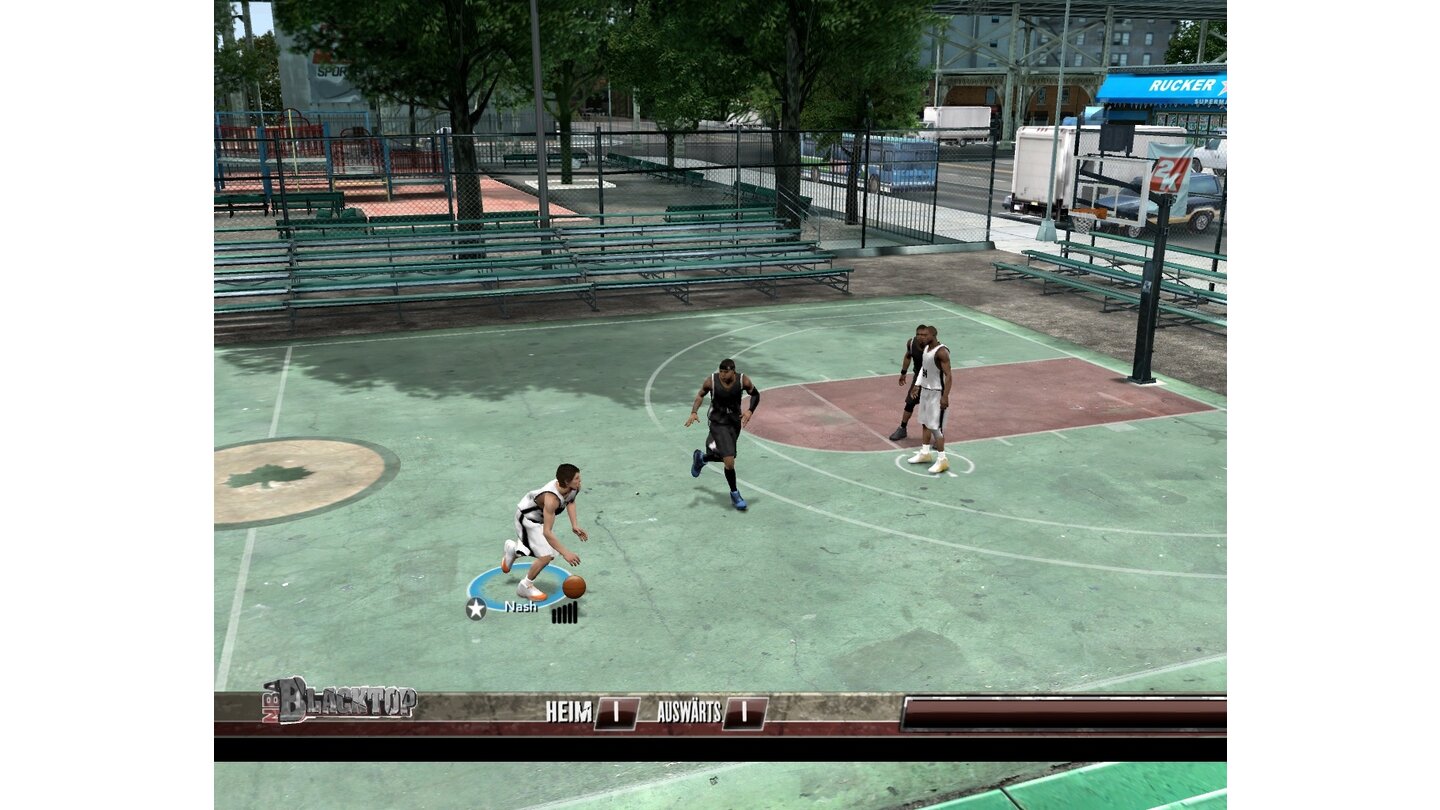Viewport: 1440px width, 810px height.
Task: Click Nash's stamina bar indicator
Action: tap(566, 614)
